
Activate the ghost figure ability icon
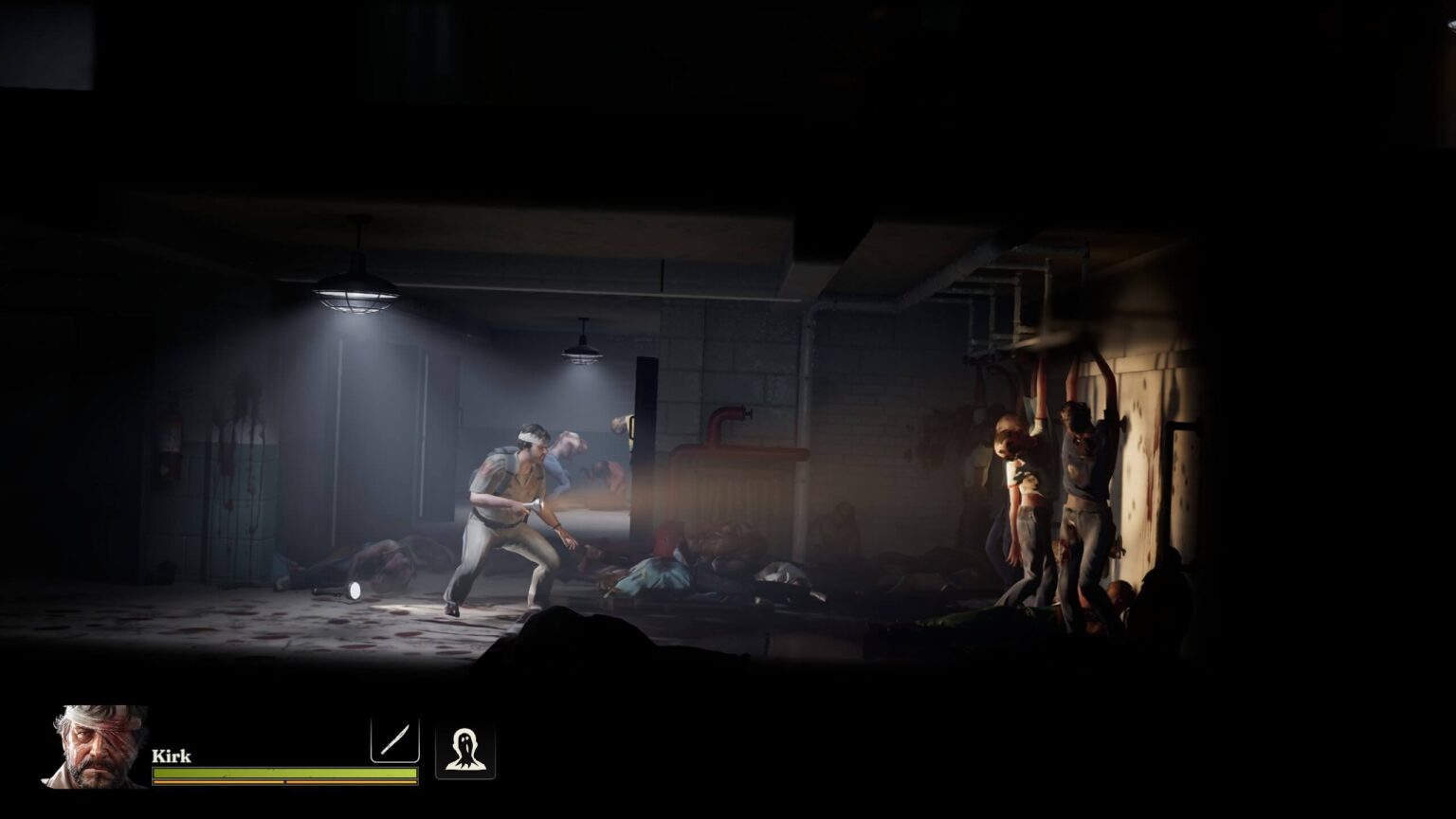(x=464, y=751)
